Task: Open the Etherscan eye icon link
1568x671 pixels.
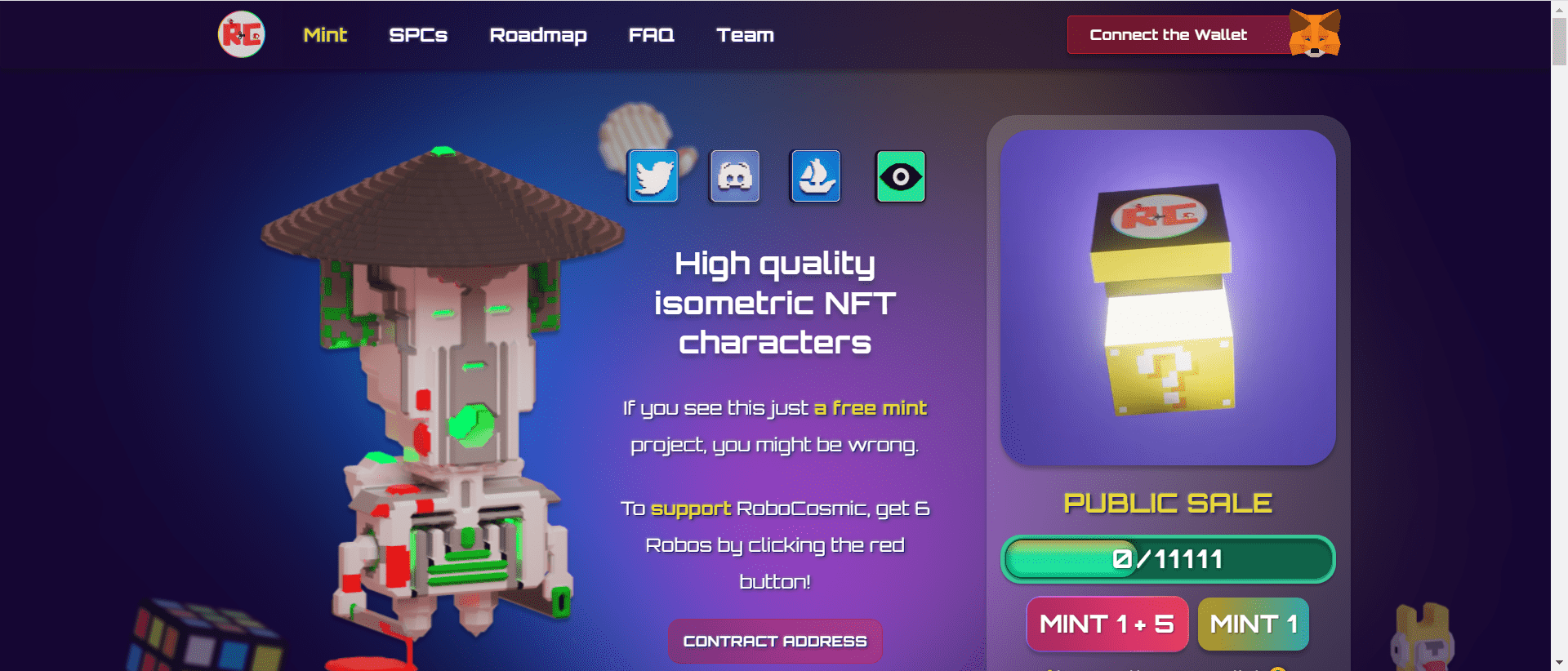Action: [899, 176]
